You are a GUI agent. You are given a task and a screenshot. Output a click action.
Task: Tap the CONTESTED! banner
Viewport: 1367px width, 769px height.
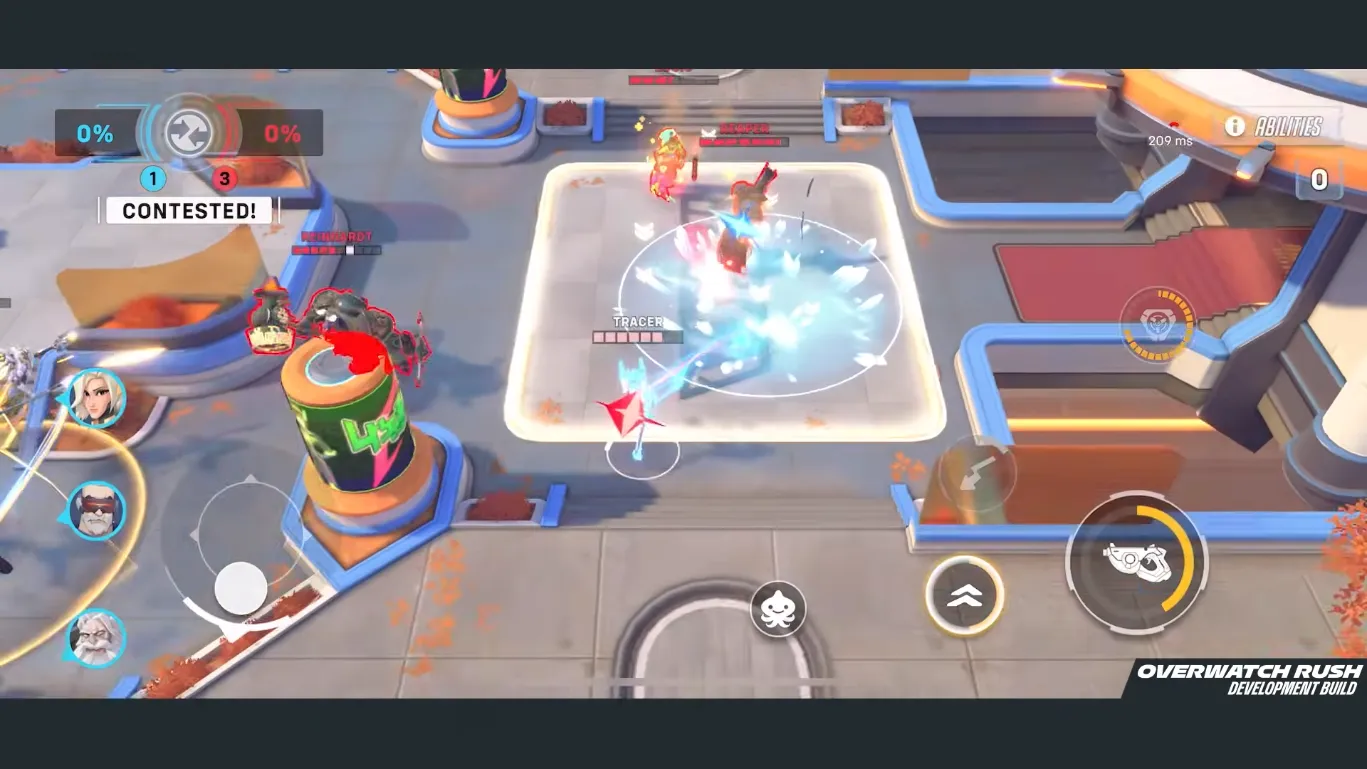tap(188, 210)
